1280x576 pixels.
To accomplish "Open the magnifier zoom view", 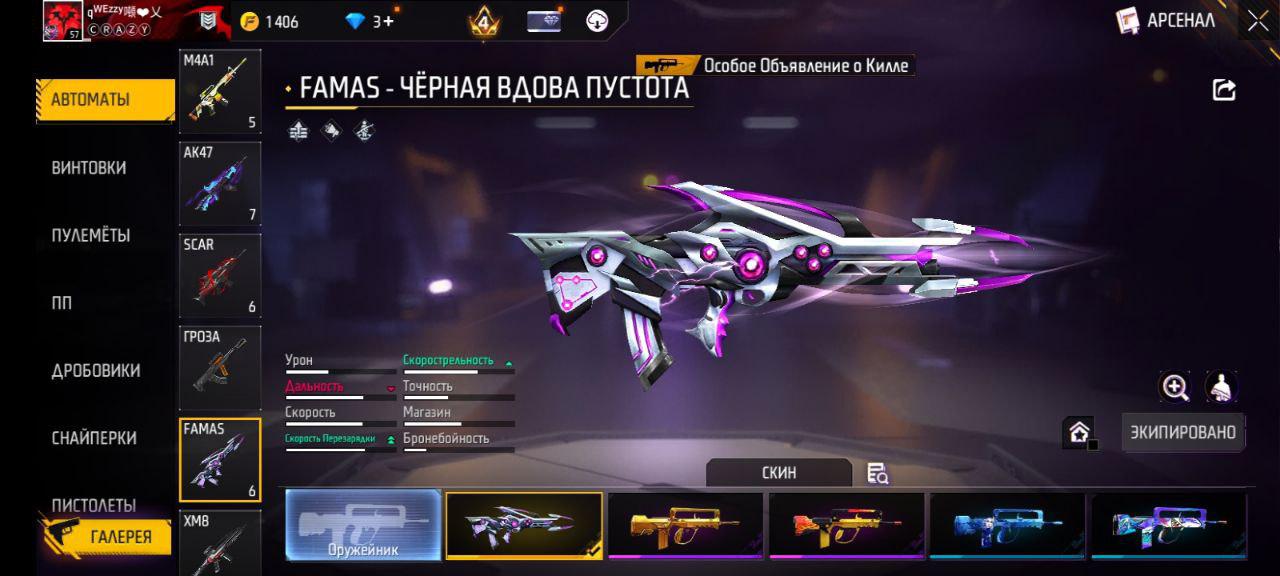I will pyautogui.click(x=1175, y=387).
